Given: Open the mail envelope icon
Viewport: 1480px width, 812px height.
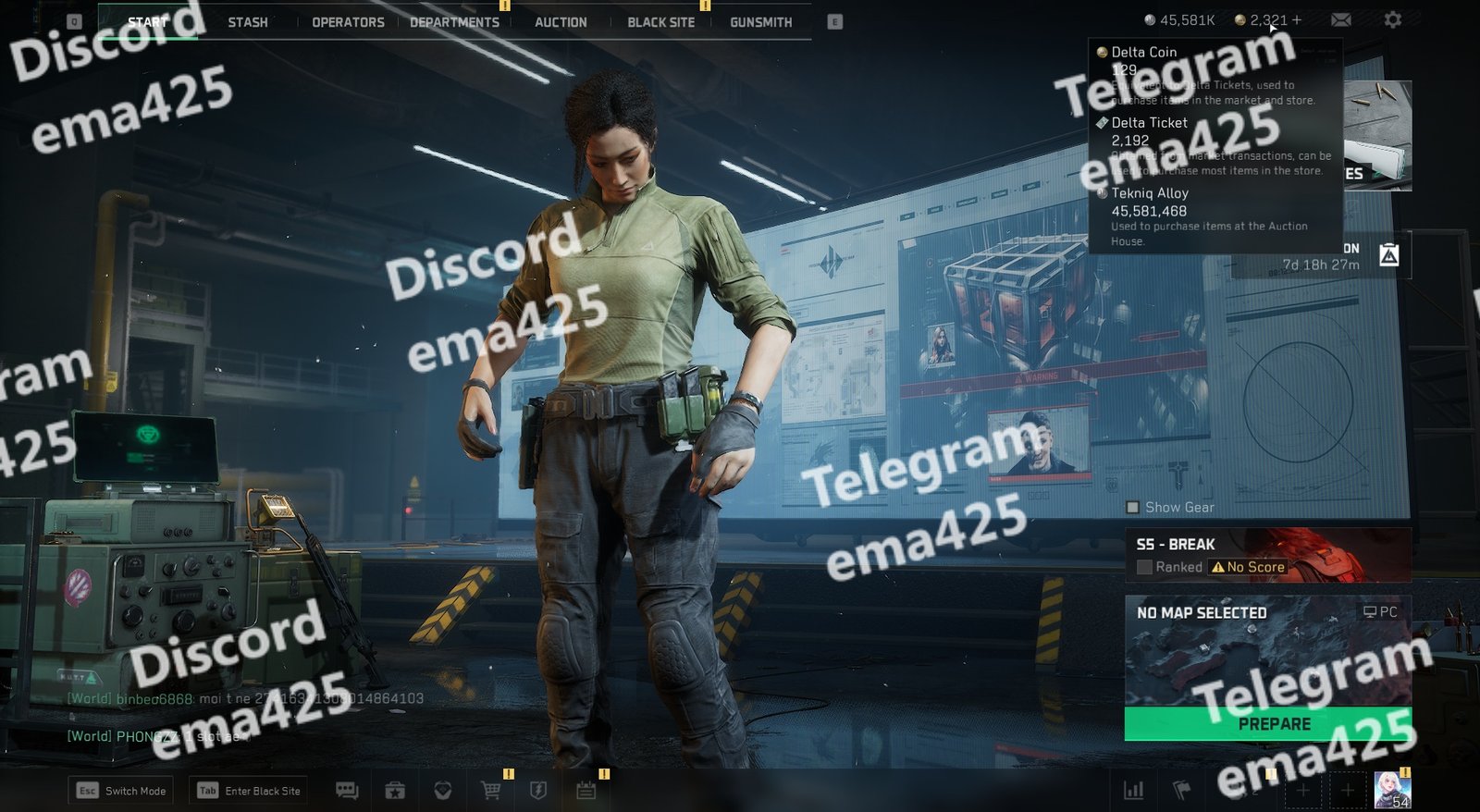Looking at the screenshot, I should pos(1340,19).
